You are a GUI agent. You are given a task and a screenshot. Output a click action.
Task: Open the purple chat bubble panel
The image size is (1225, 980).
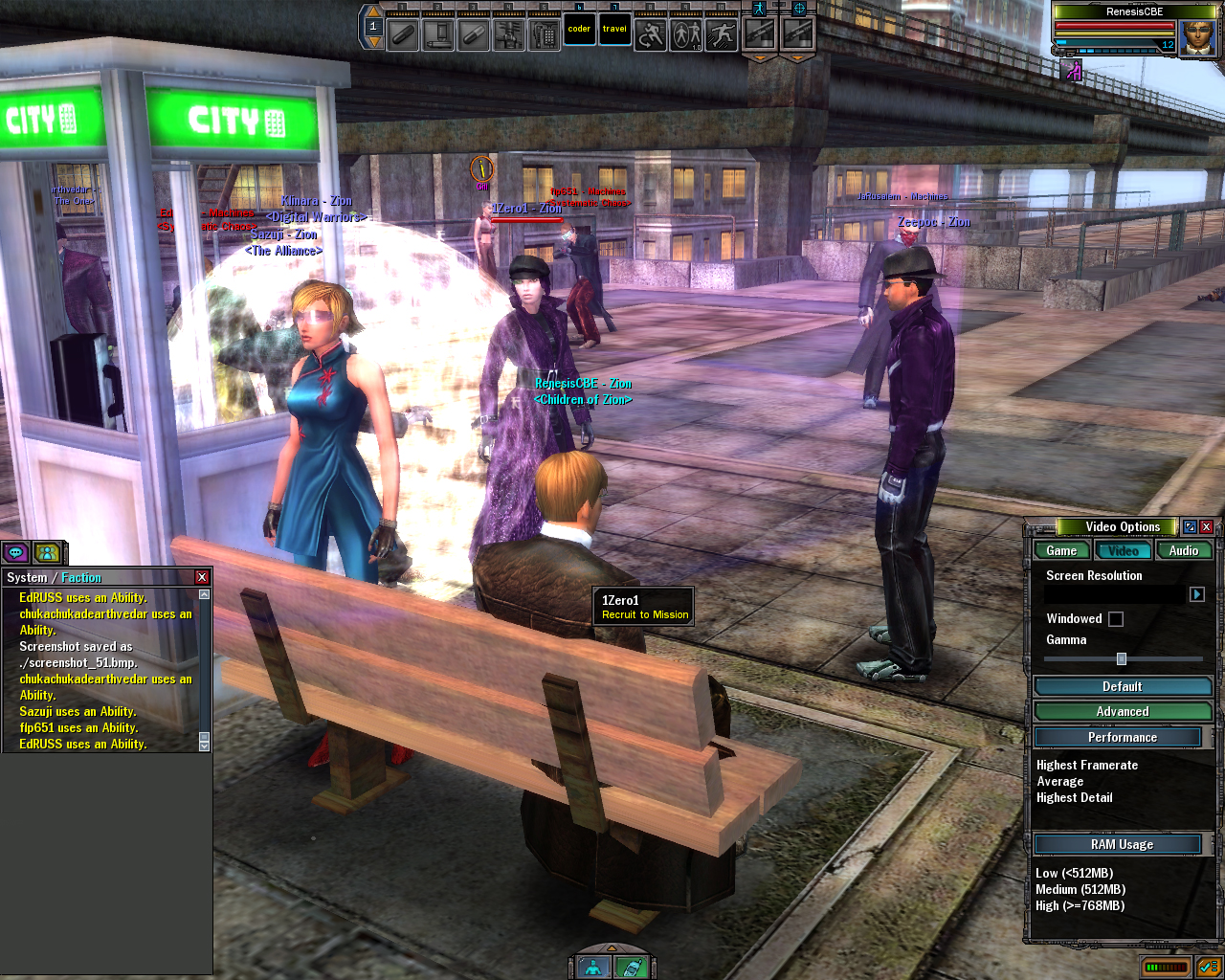coord(15,552)
